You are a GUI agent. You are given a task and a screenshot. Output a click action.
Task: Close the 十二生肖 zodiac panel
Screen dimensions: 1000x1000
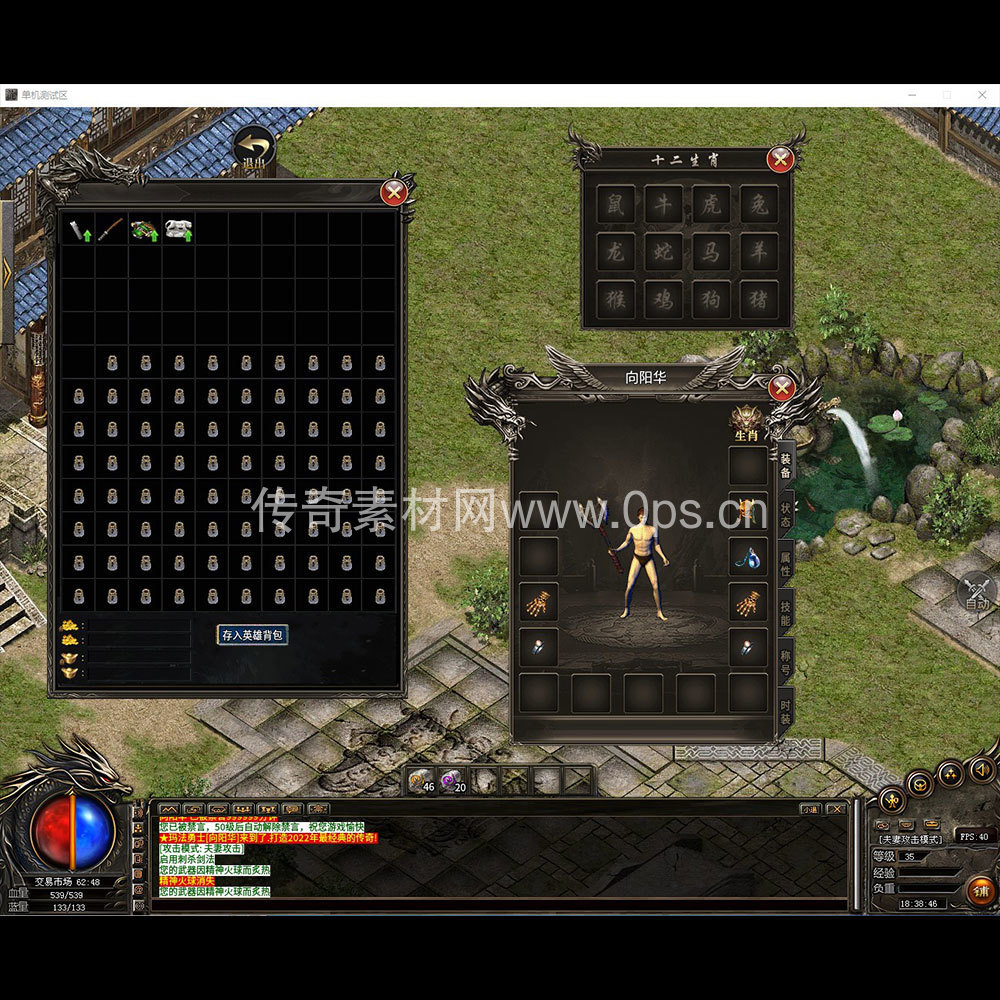coord(780,159)
